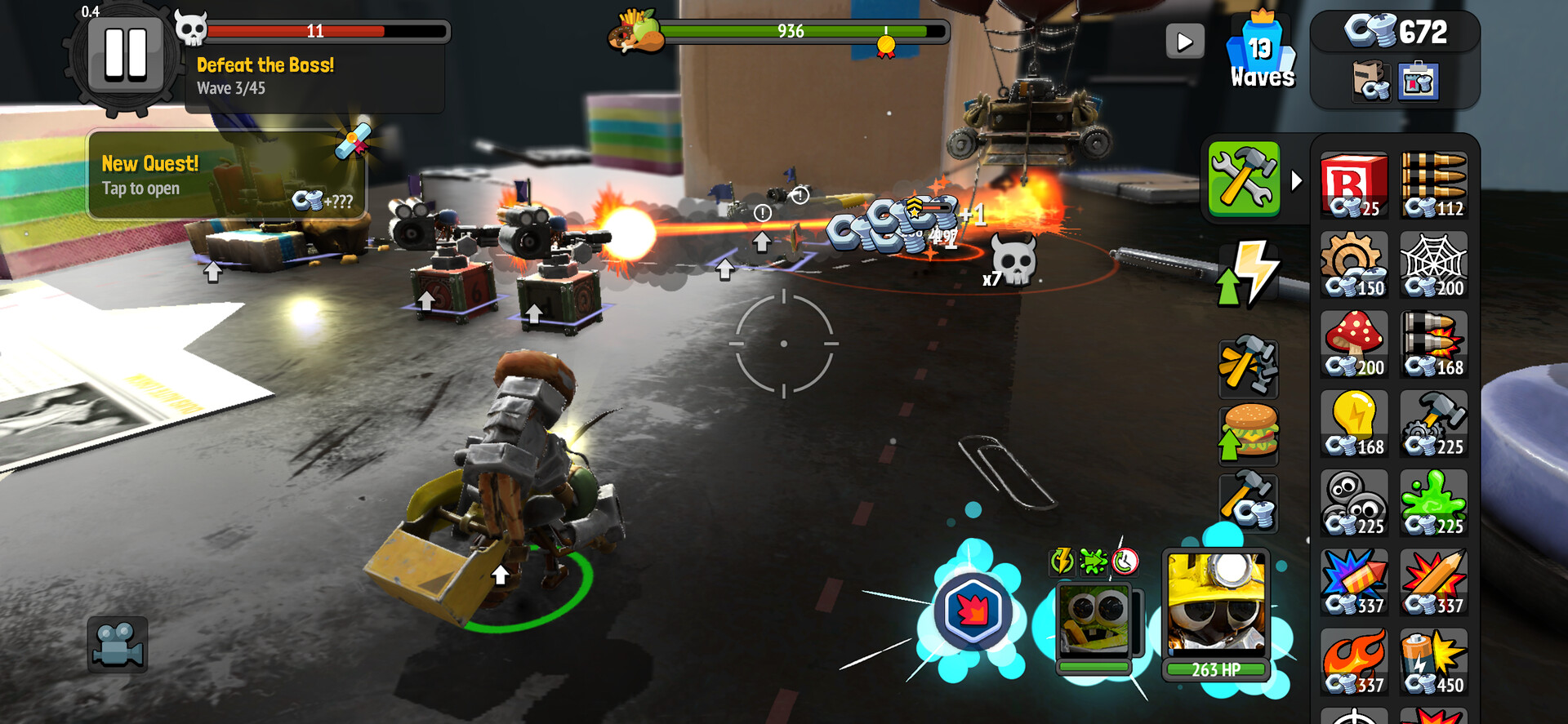Viewport: 1568px width, 724px height.
Task: Select the camera mode icon in bottom left
Action: tap(118, 645)
